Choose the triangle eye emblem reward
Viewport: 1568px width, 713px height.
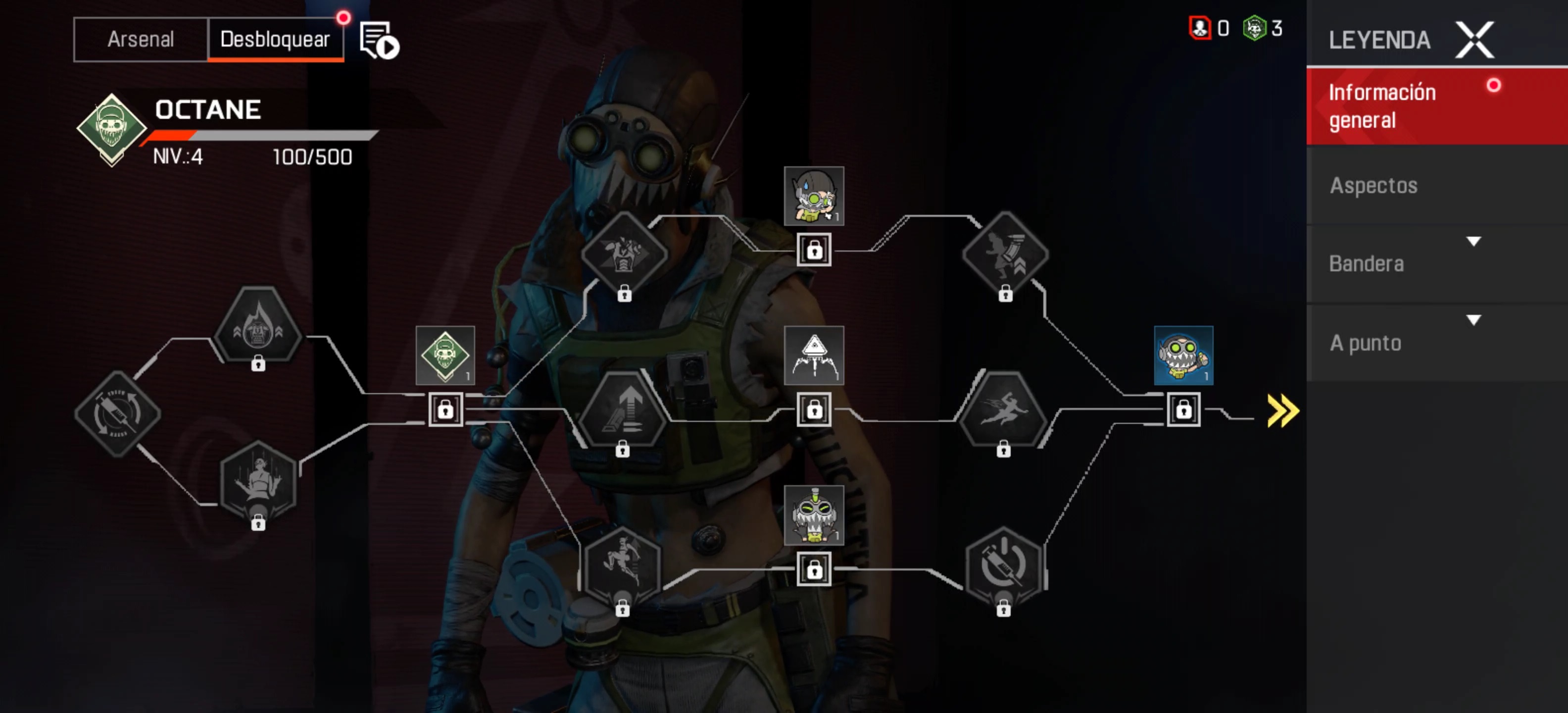coord(814,355)
